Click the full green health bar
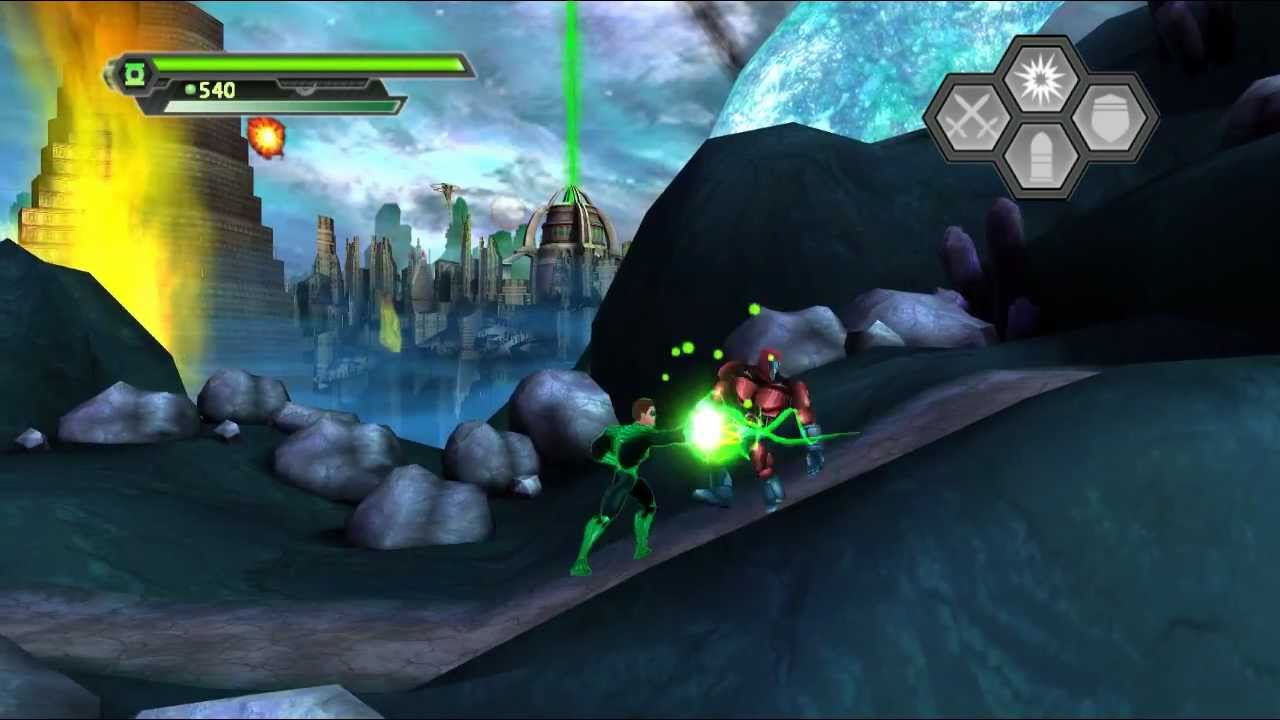The image size is (1280, 720). 310,64
